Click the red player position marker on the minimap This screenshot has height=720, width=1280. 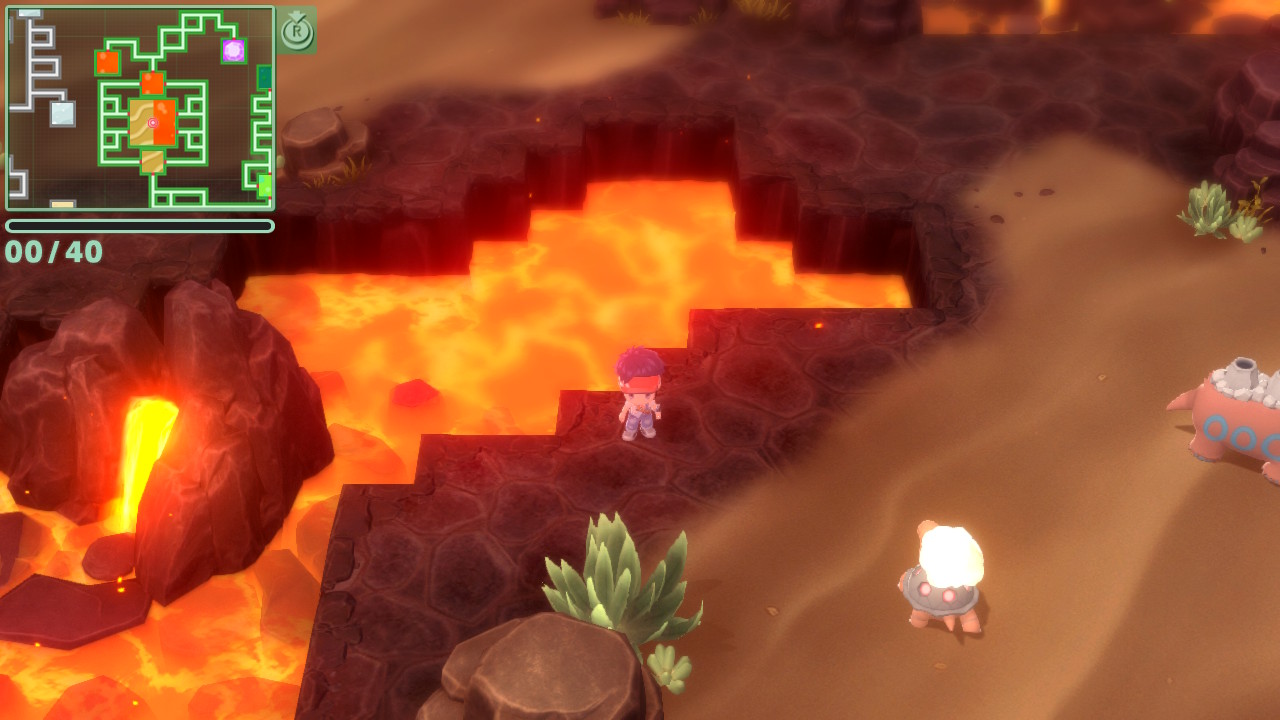click(153, 123)
